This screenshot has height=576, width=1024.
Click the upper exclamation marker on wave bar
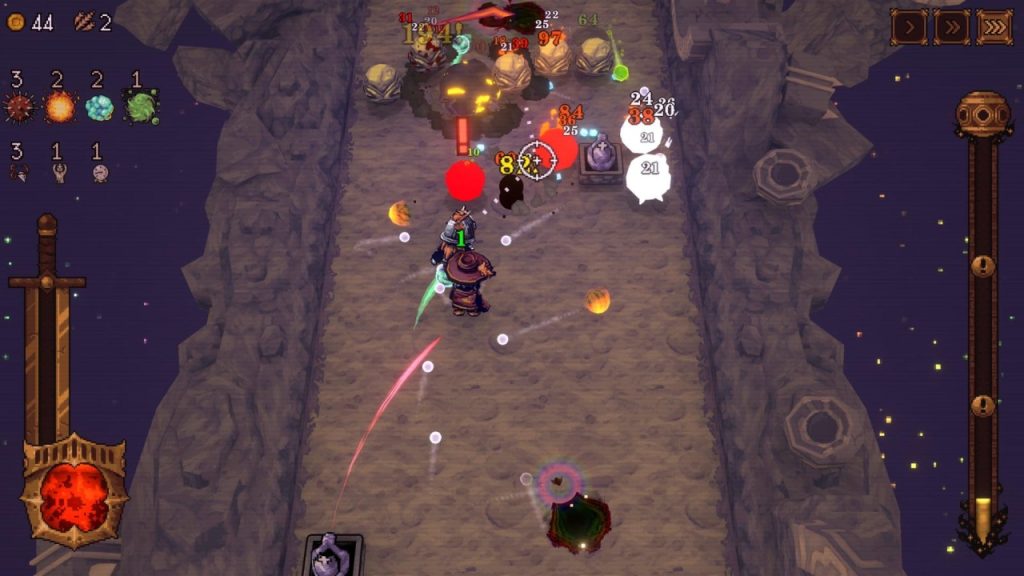point(983,266)
